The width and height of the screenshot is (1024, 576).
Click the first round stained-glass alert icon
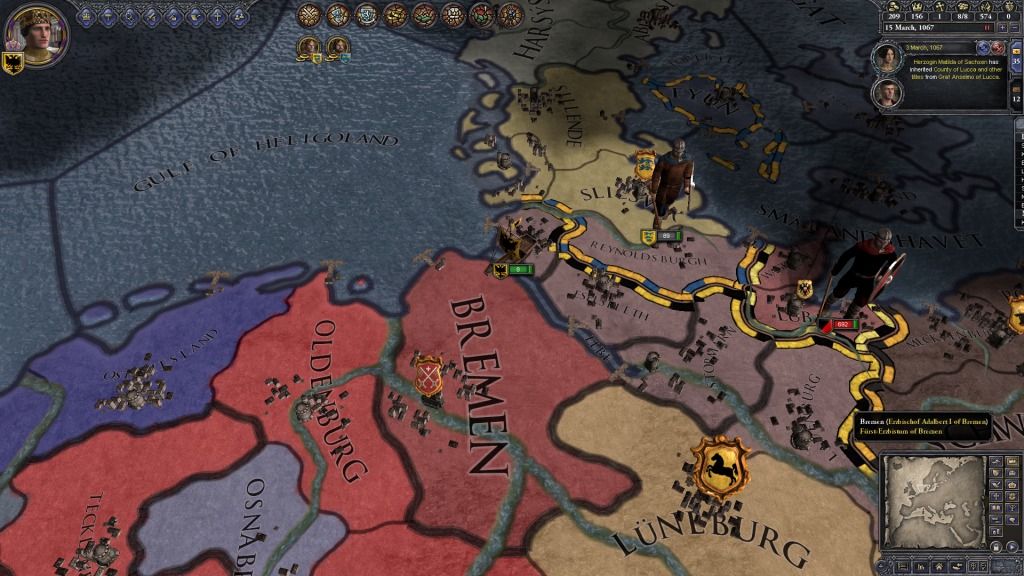pyautogui.click(x=310, y=15)
